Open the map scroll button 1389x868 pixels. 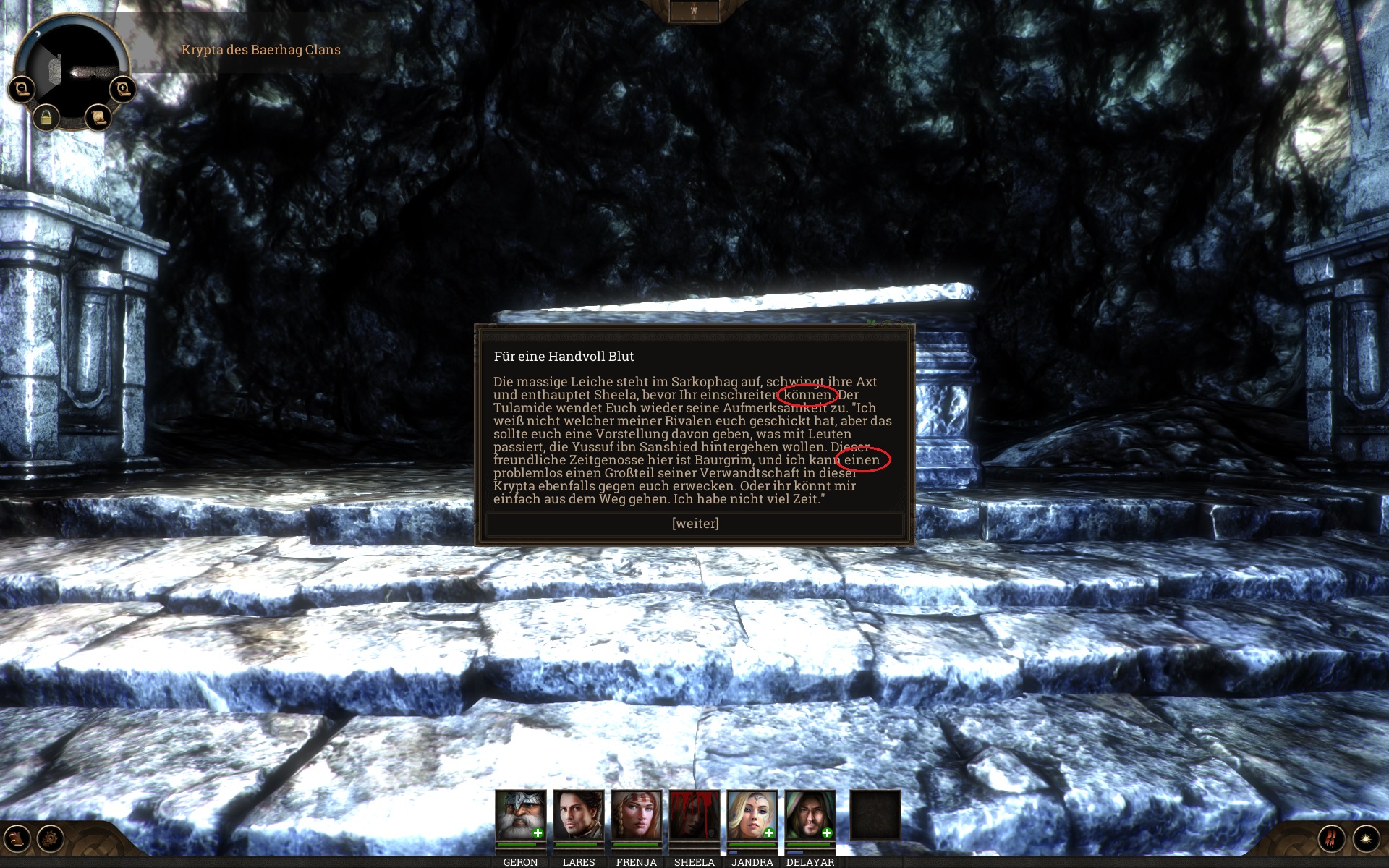98,117
